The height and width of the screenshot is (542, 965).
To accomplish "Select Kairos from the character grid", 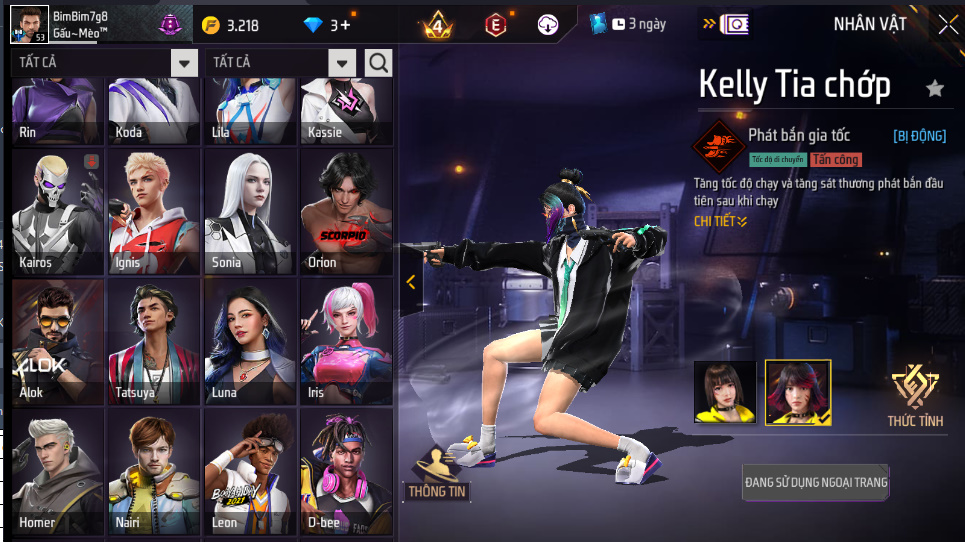I will pos(58,211).
